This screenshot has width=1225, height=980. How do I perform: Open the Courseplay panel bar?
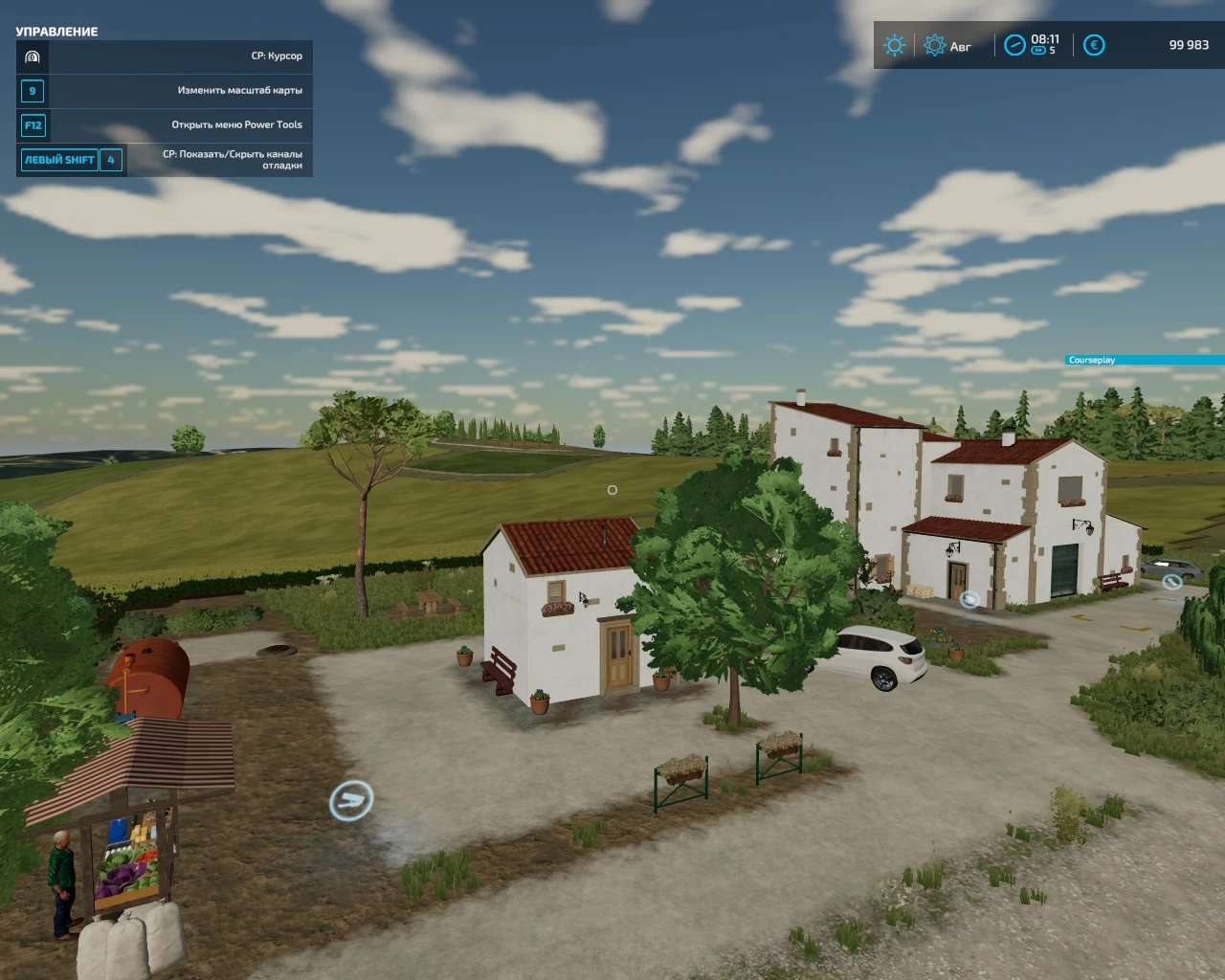(x=1145, y=360)
